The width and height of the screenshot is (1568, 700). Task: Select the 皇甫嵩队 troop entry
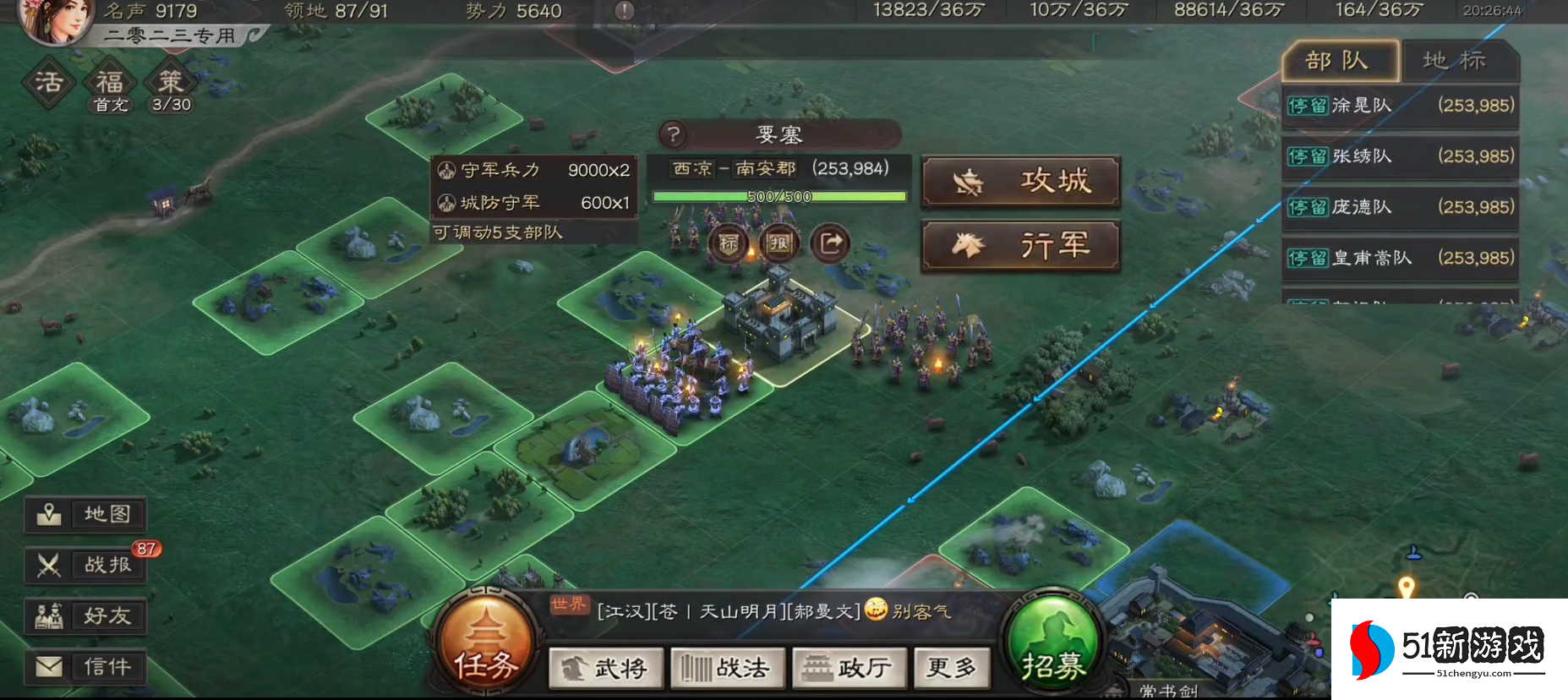point(1399,258)
